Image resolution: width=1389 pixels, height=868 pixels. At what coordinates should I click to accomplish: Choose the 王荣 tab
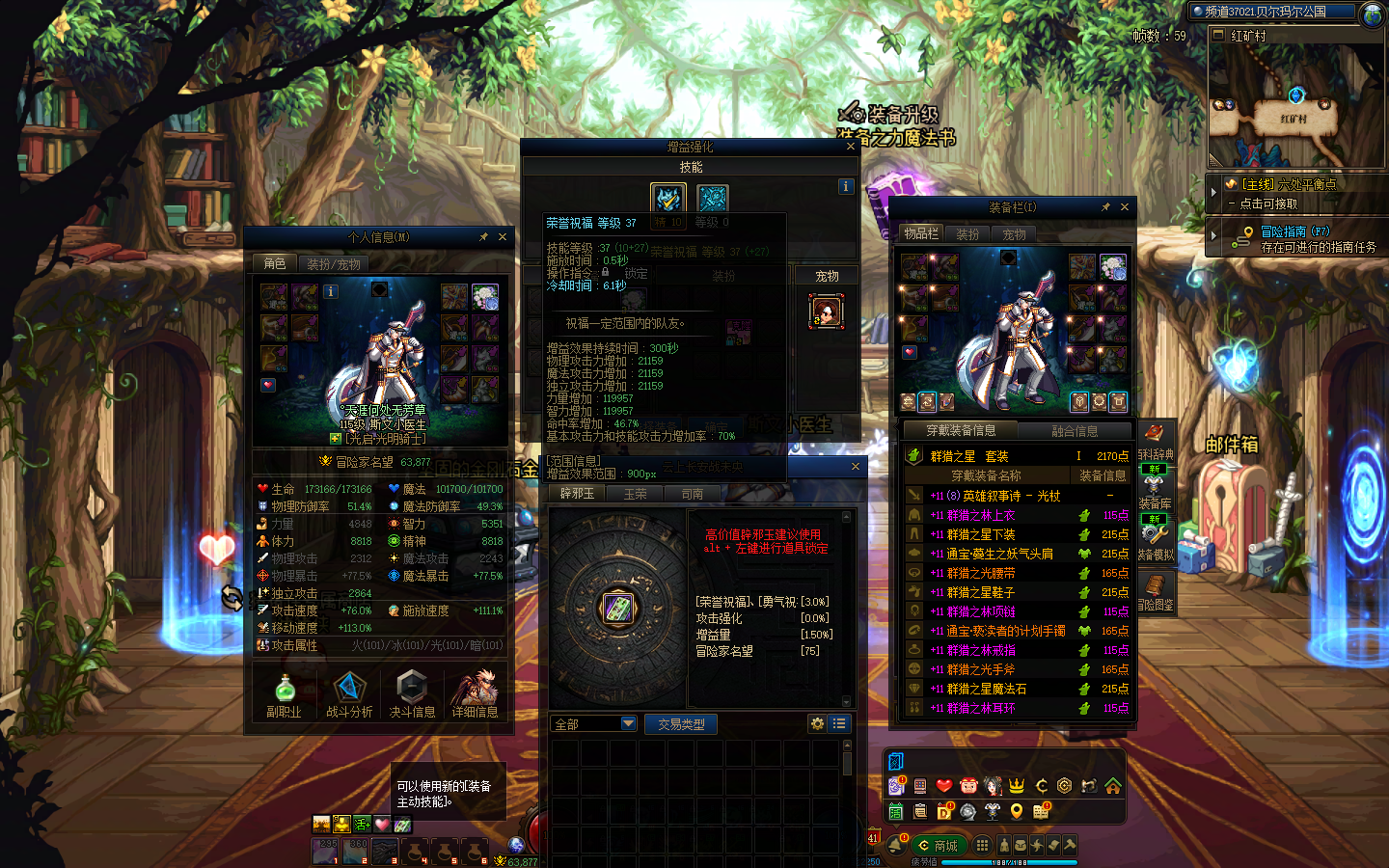[635, 494]
